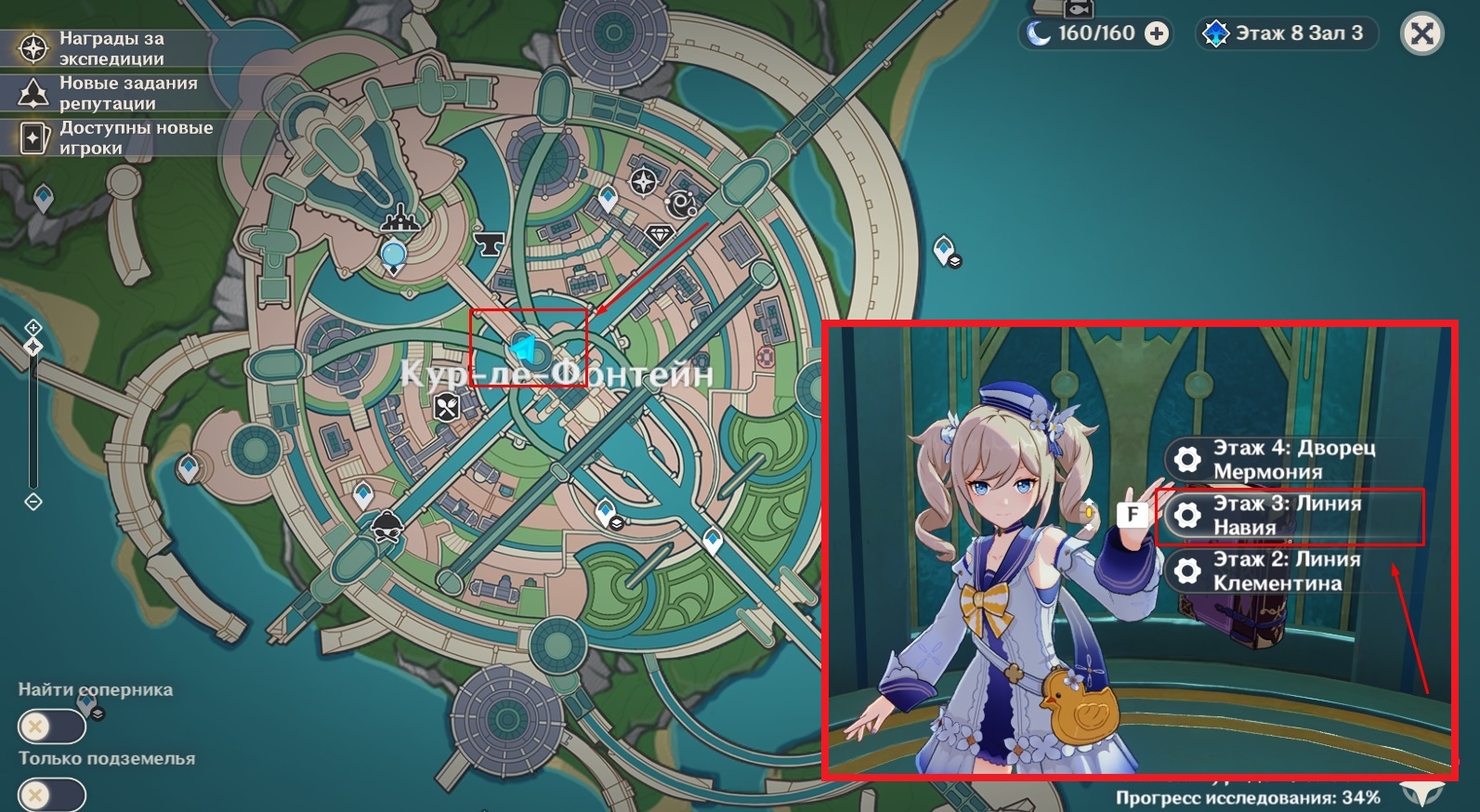This screenshot has height=812, width=1480.
Task: Choose Этаж 3: Линия Навия
Action: pyautogui.click(x=1290, y=516)
